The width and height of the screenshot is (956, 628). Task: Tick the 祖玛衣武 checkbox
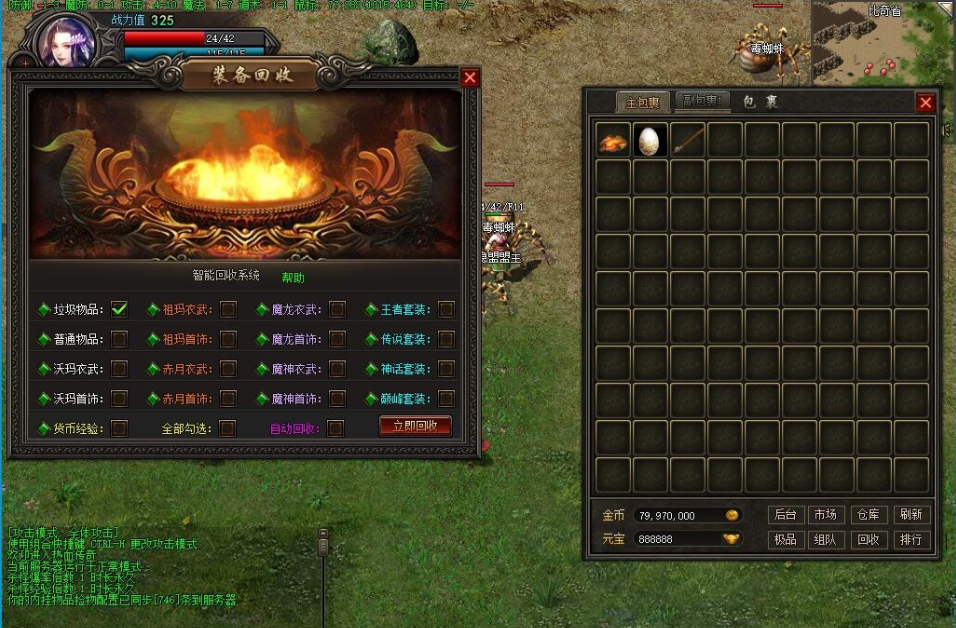(x=228, y=309)
